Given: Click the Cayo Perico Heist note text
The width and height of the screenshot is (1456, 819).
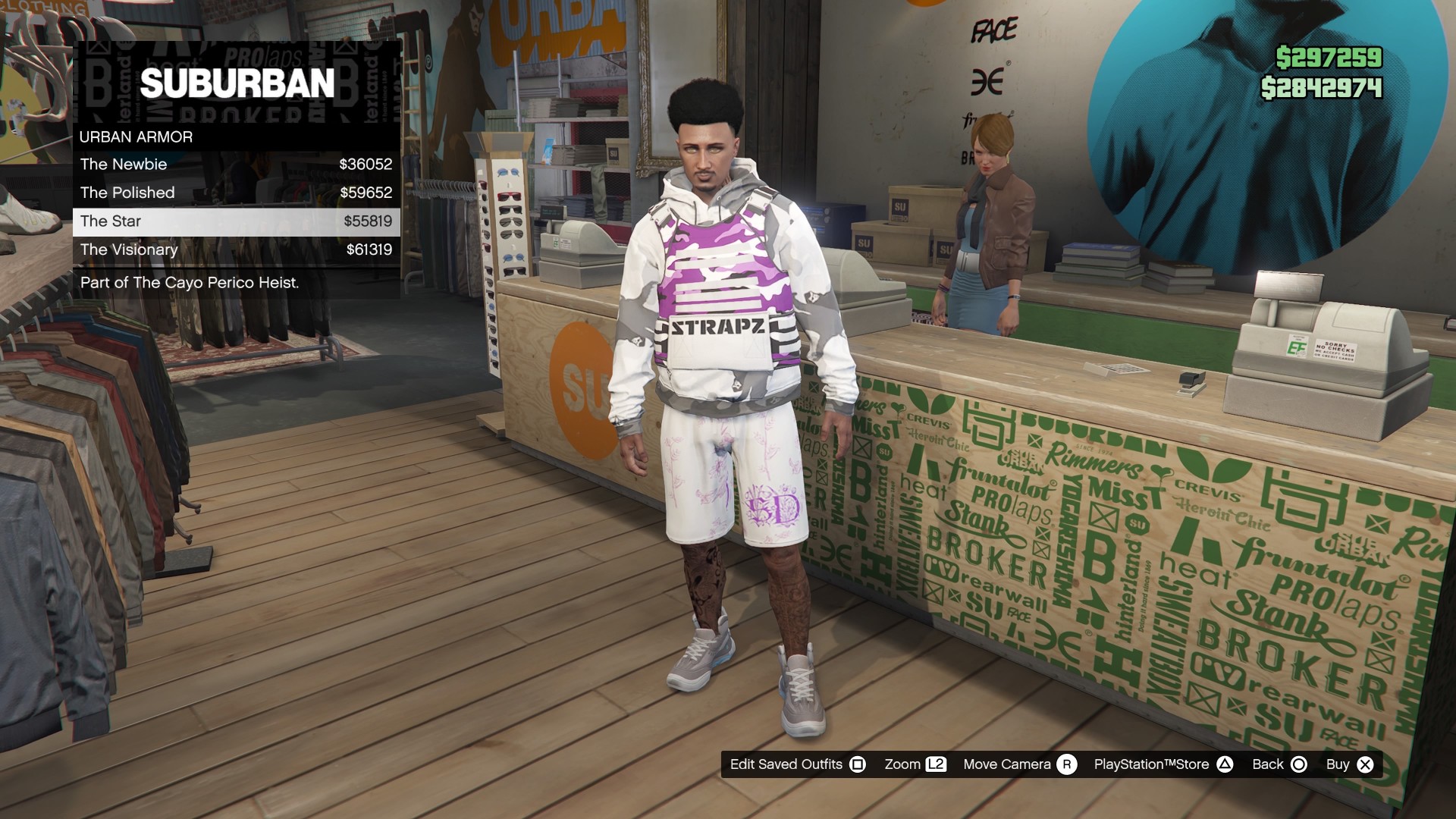Looking at the screenshot, I should [x=189, y=284].
